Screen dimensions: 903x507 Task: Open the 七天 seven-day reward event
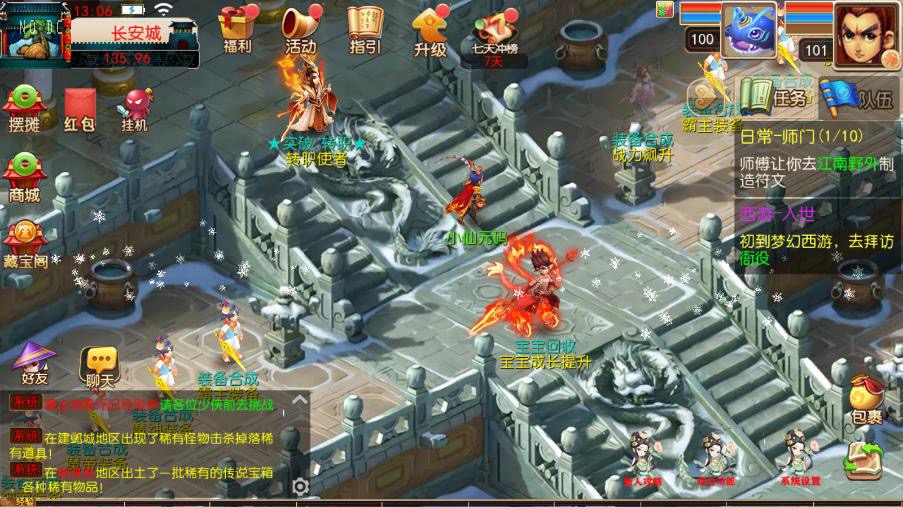493,32
